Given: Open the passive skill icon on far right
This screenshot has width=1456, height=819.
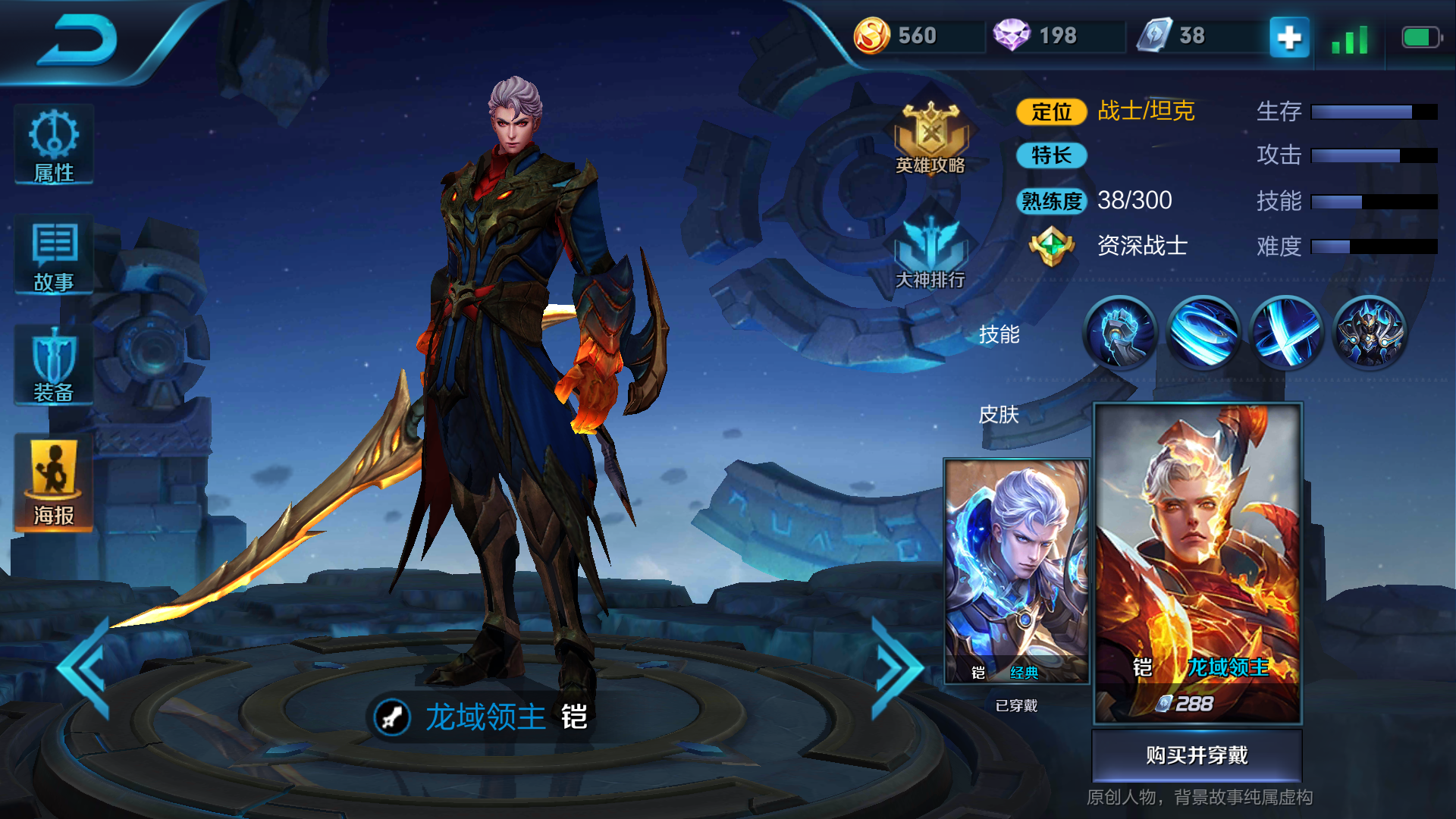Looking at the screenshot, I should tap(1371, 334).
